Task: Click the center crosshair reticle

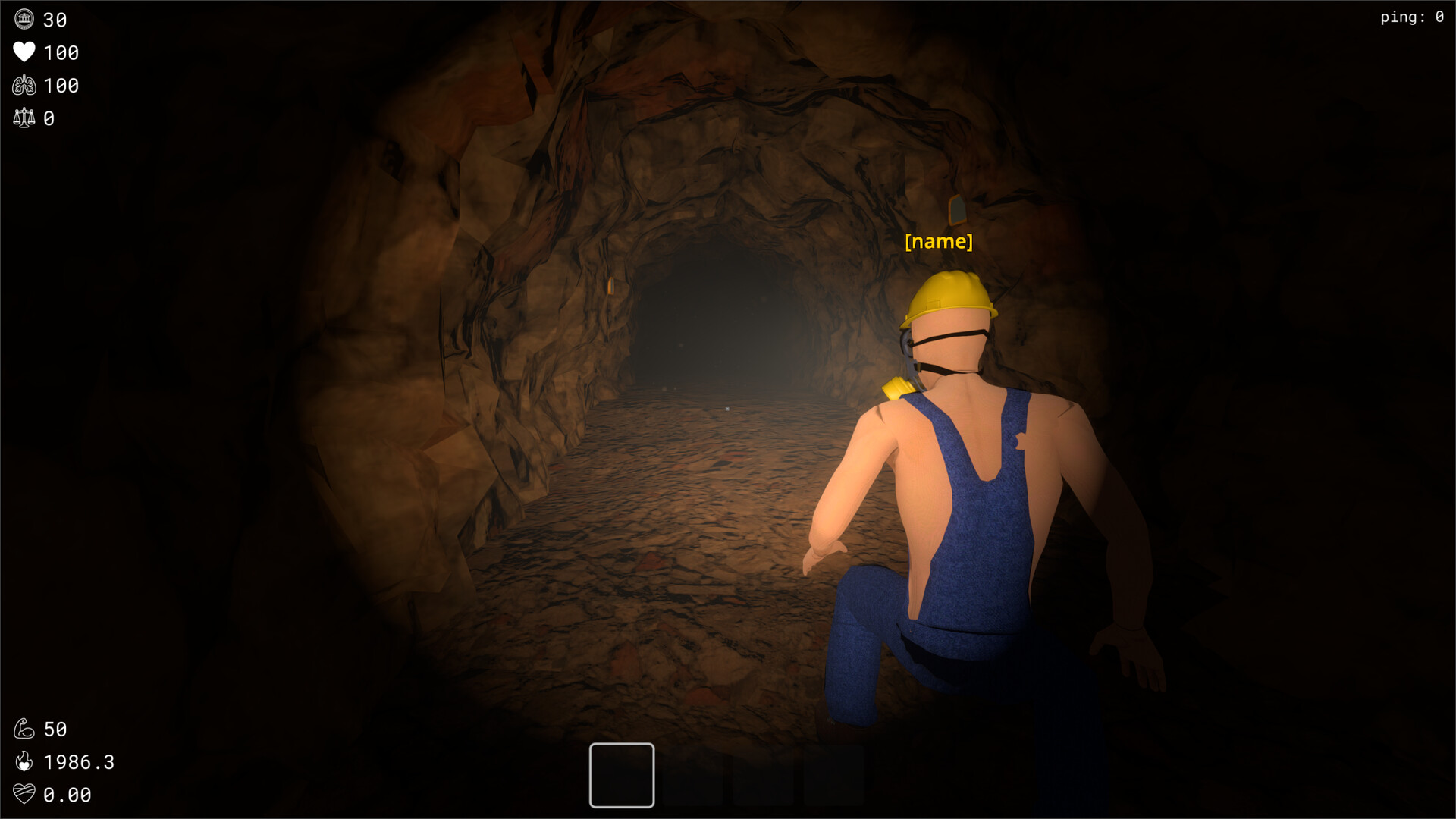Action: coord(728,407)
